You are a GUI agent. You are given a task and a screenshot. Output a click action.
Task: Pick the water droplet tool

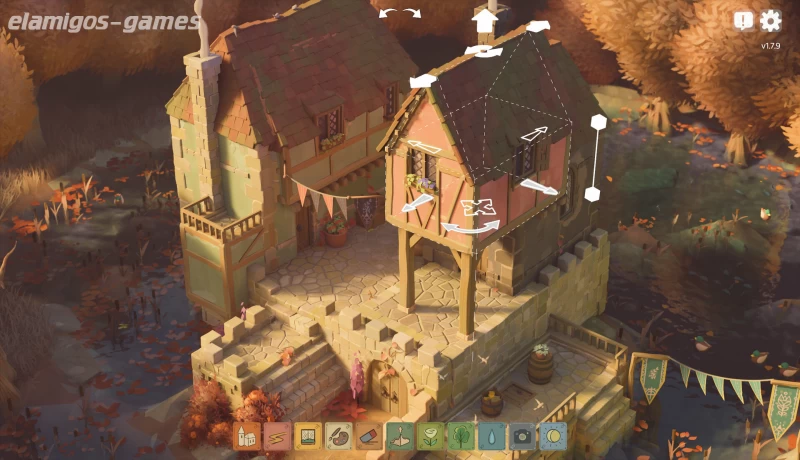pos(491,436)
